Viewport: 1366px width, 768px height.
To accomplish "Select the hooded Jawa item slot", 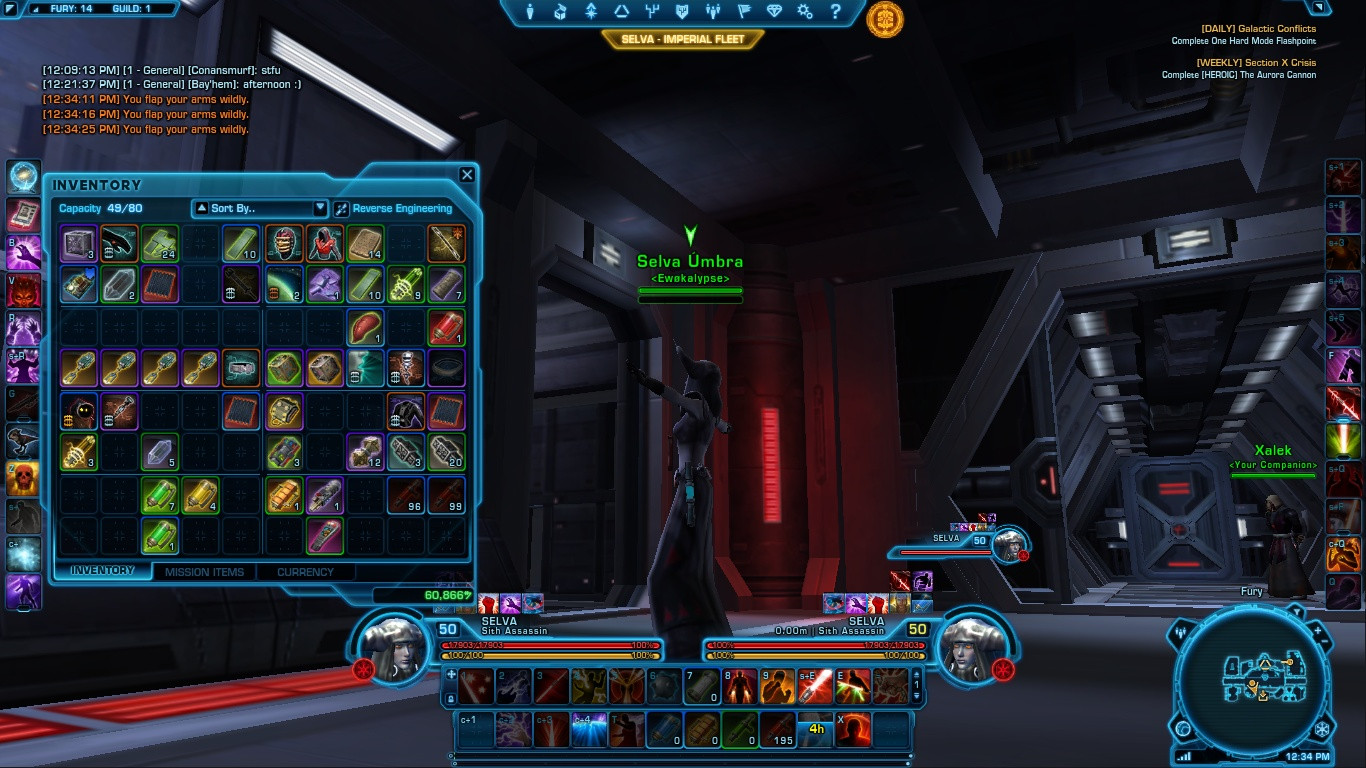I will (x=78, y=410).
